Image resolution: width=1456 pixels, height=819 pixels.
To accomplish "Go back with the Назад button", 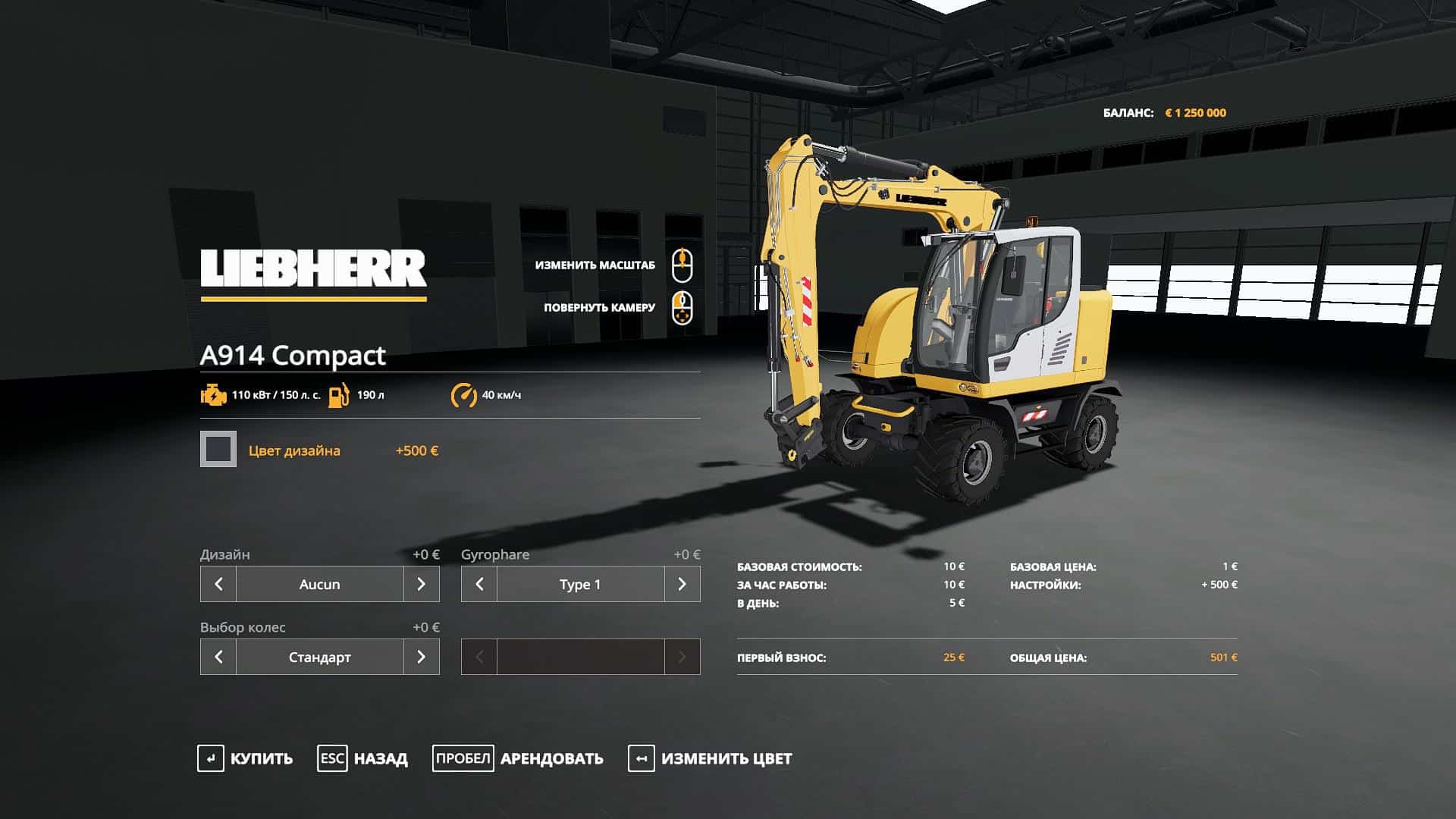I will (362, 758).
